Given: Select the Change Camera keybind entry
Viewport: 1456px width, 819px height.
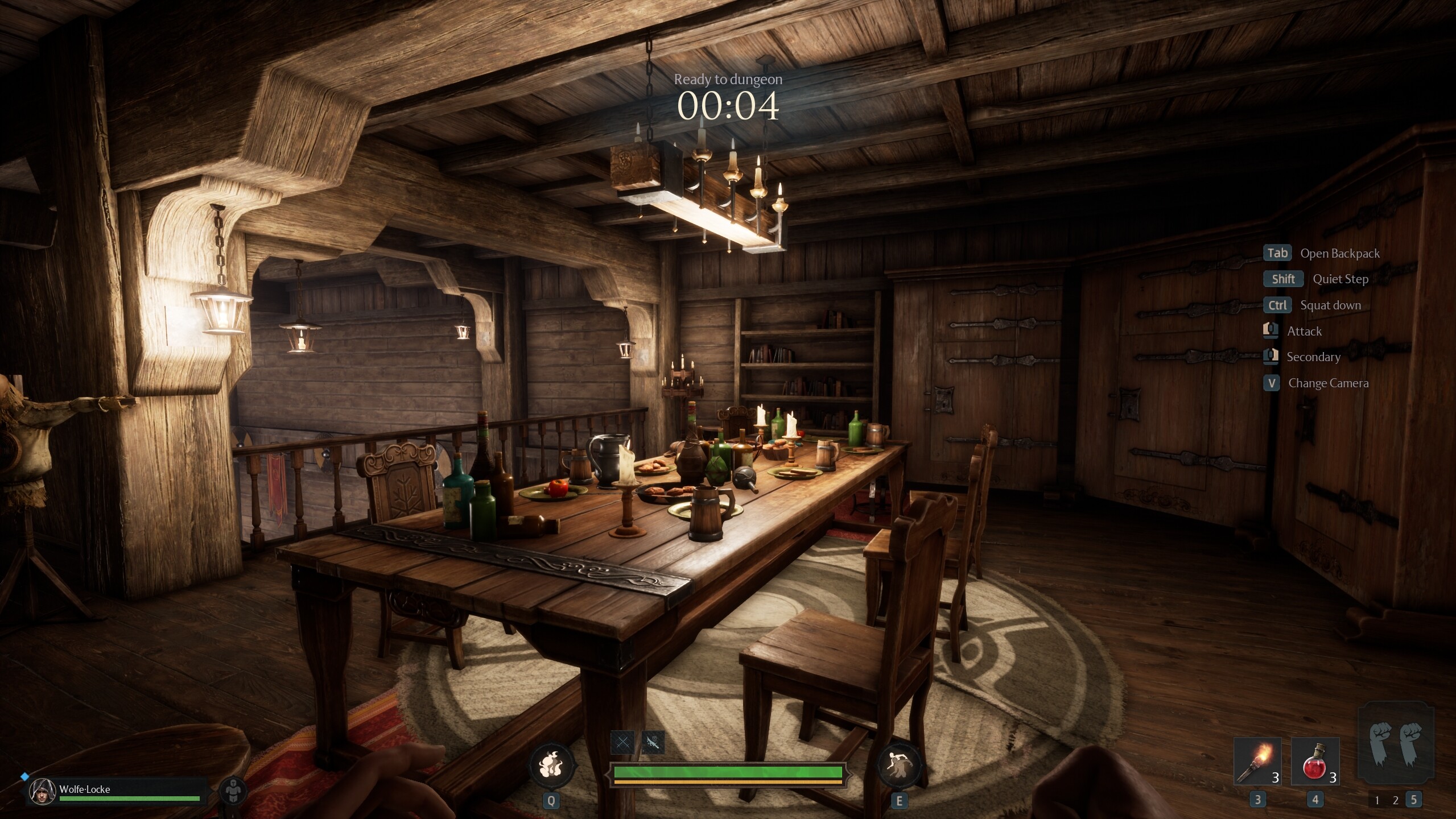Looking at the screenshot, I should tap(1271, 383).
